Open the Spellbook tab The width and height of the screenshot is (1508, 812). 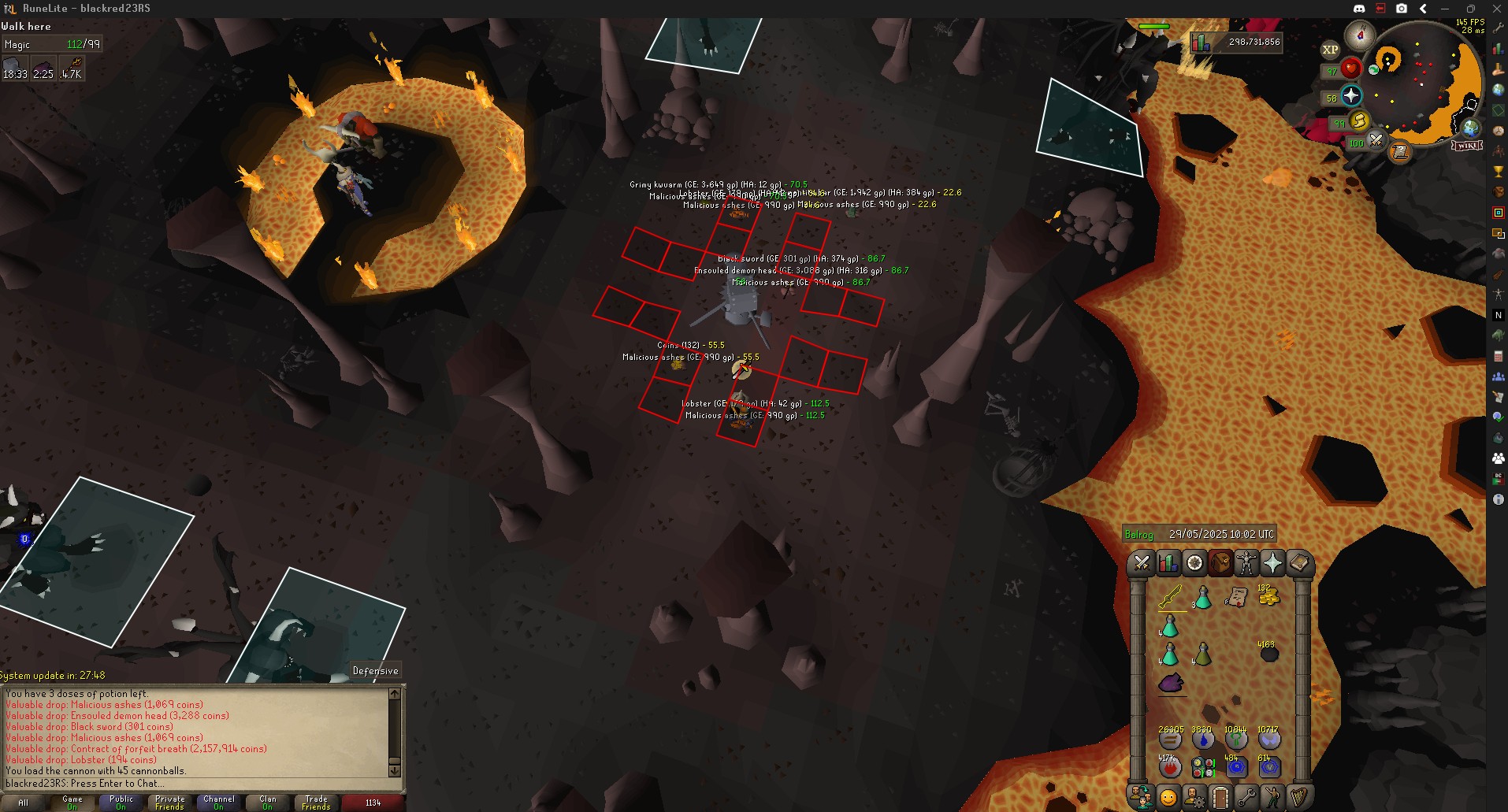click(x=1298, y=562)
